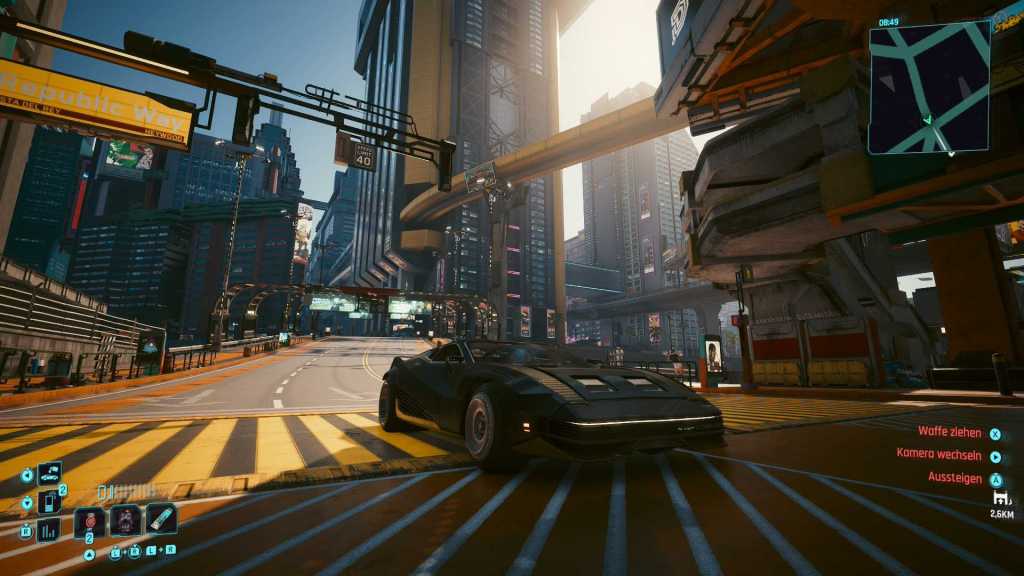Use the health inhaler consumable slot
Viewport: 1024px width, 576px height.
point(161,519)
